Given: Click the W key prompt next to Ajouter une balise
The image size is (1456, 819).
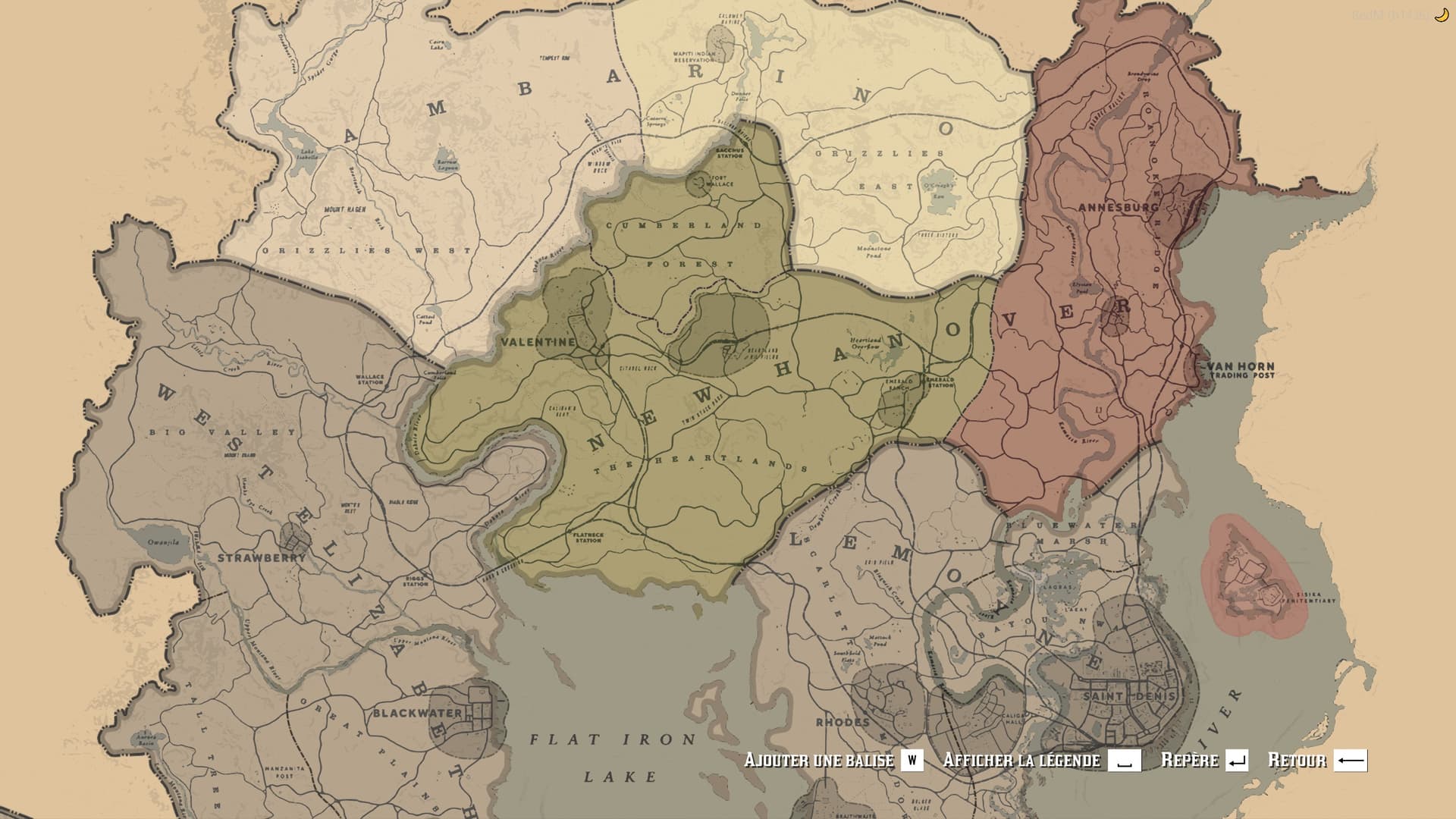Looking at the screenshot, I should coord(912,760).
